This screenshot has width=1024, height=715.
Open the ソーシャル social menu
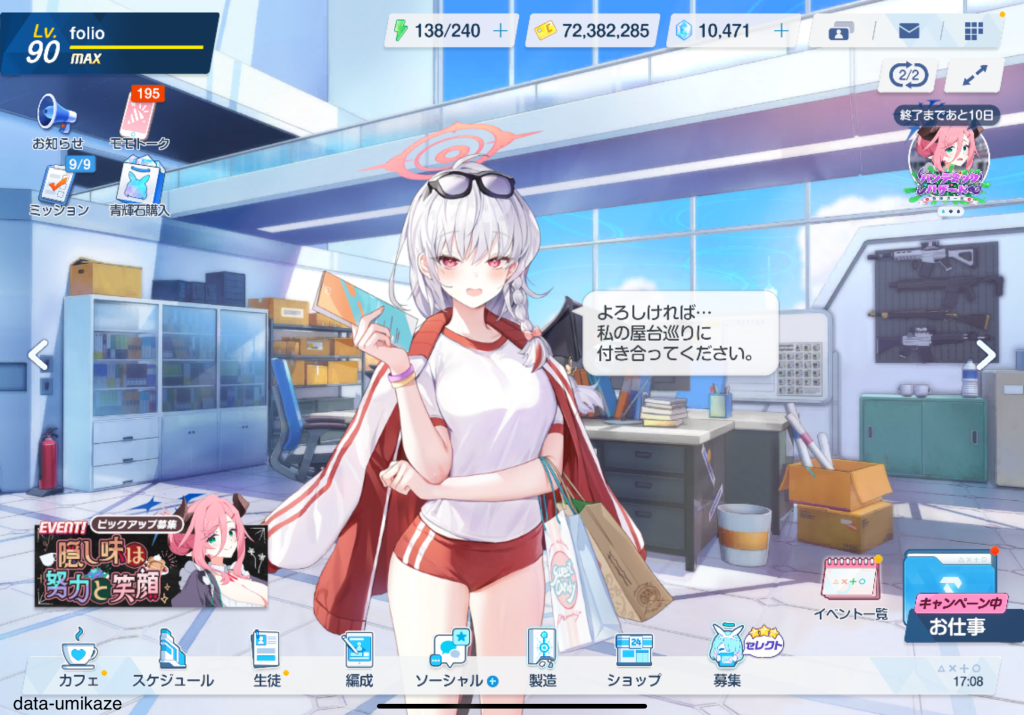(x=452, y=658)
